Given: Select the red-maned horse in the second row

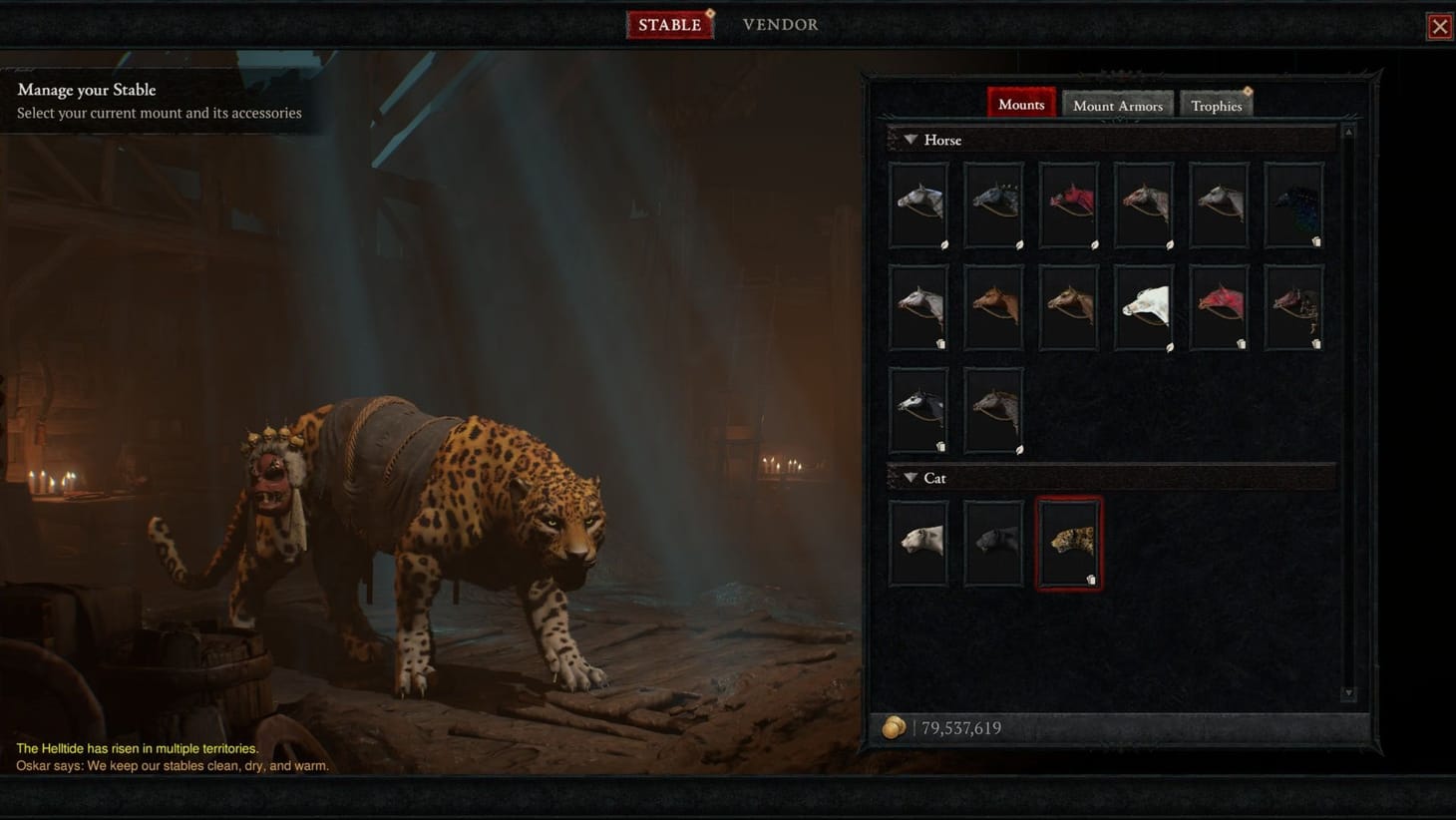Looking at the screenshot, I should tap(1217, 306).
